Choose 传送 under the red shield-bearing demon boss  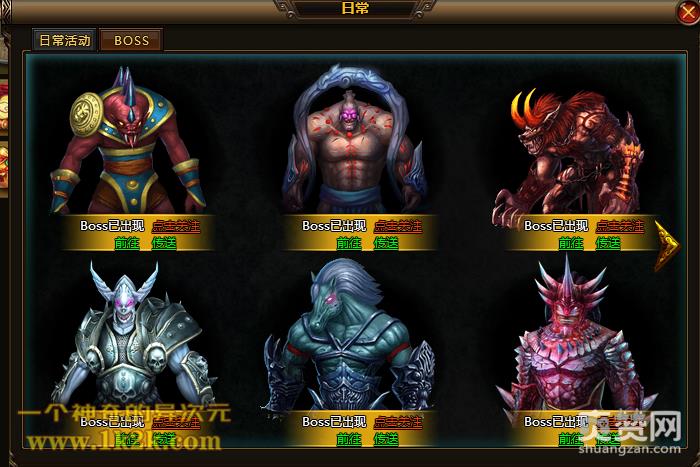pos(164,243)
